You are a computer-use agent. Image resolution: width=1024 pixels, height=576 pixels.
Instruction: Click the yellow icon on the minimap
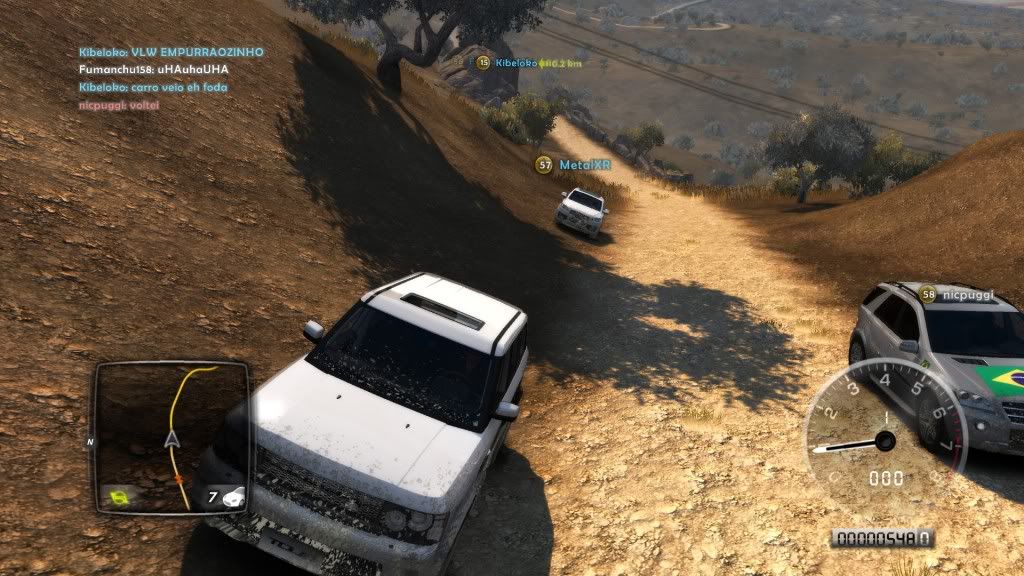pos(120,495)
